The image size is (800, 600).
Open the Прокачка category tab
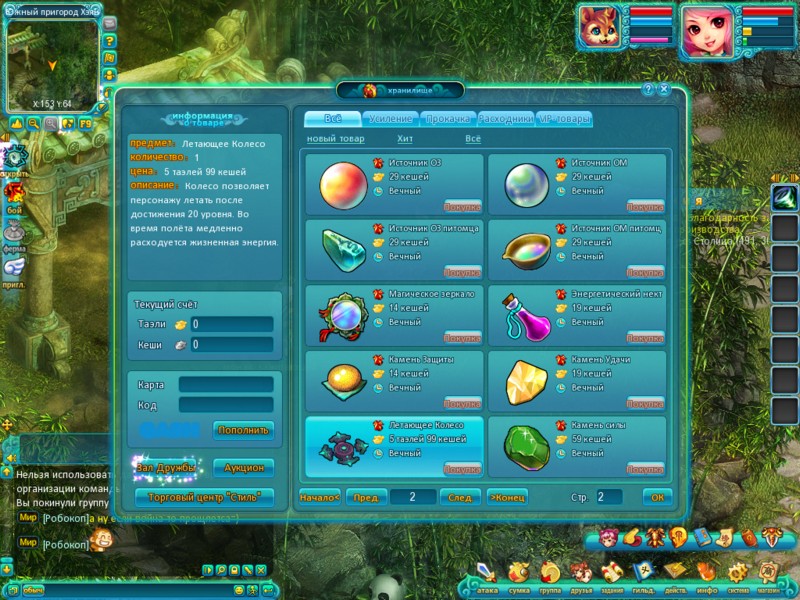click(448, 119)
